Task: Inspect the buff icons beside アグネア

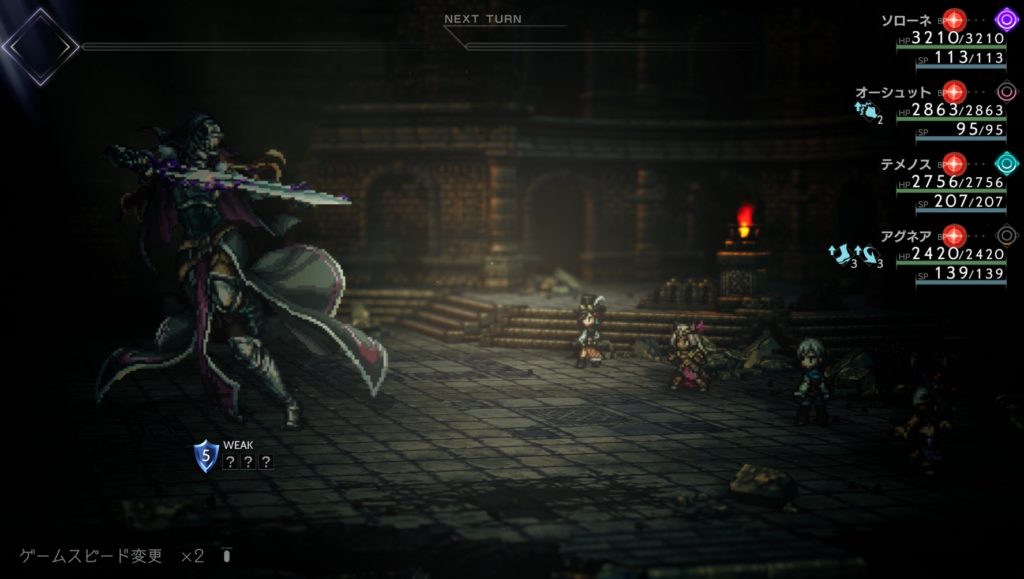Action: tap(856, 255)
